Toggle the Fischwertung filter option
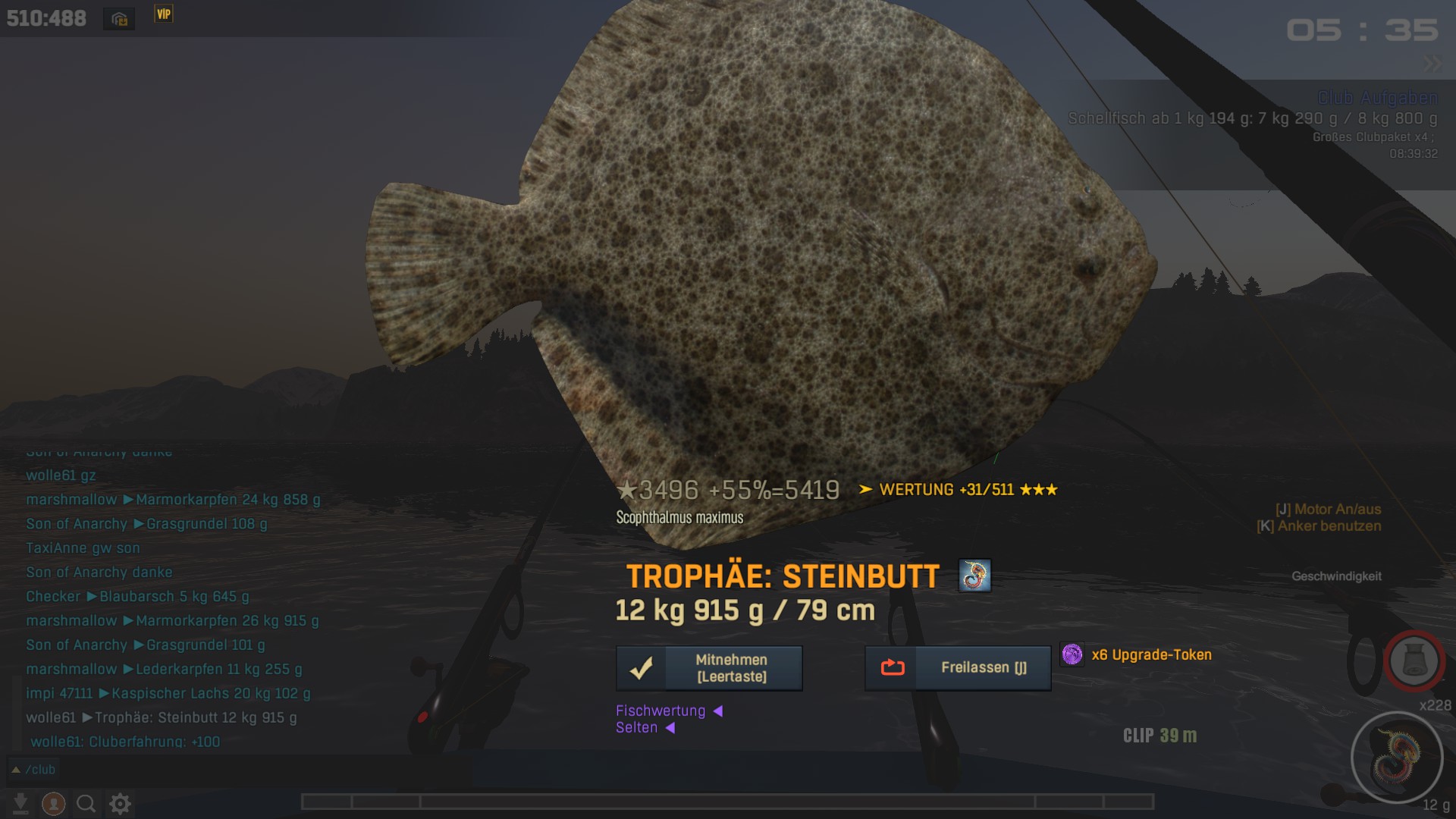Viewport: 1456px width, 819px height. [668, 711]
